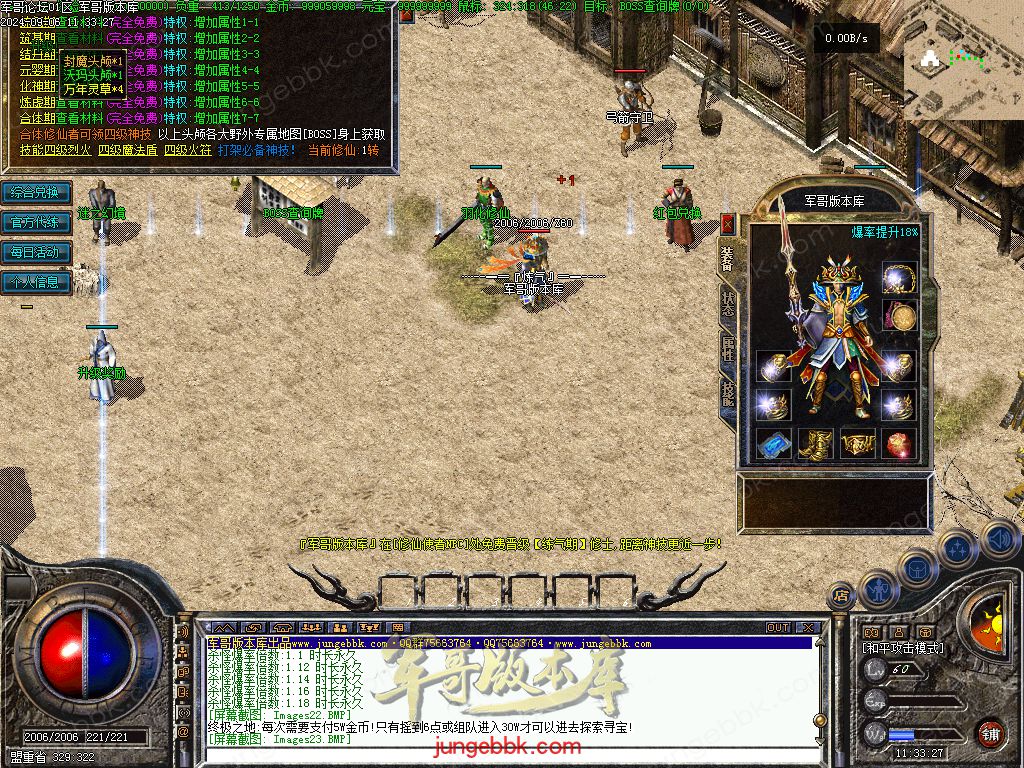Viewport: 1024px width, 768px height.
Task: Select the golden boots equipment slot
Action: tap(815, 443)
